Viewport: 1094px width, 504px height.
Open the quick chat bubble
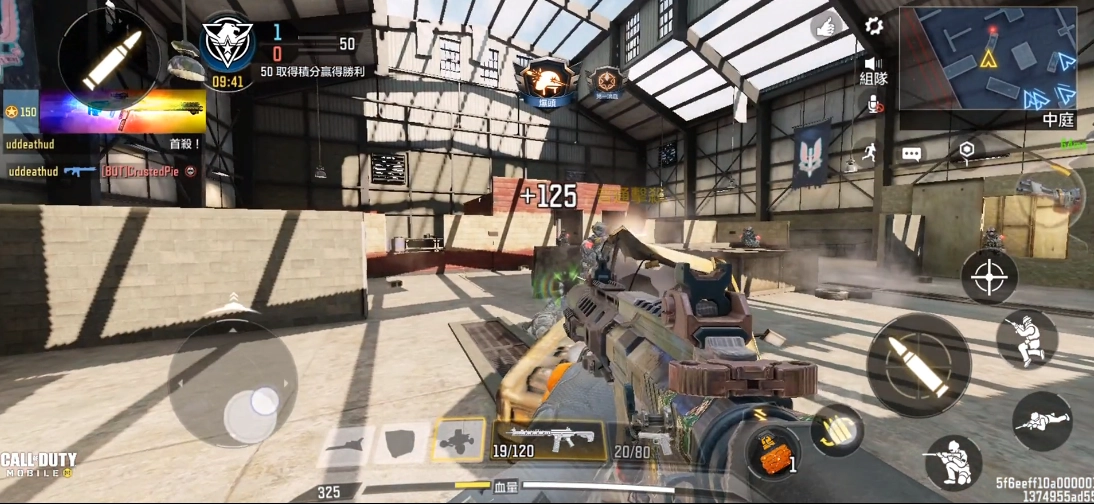pyautogui.click(x=912, y=153)
